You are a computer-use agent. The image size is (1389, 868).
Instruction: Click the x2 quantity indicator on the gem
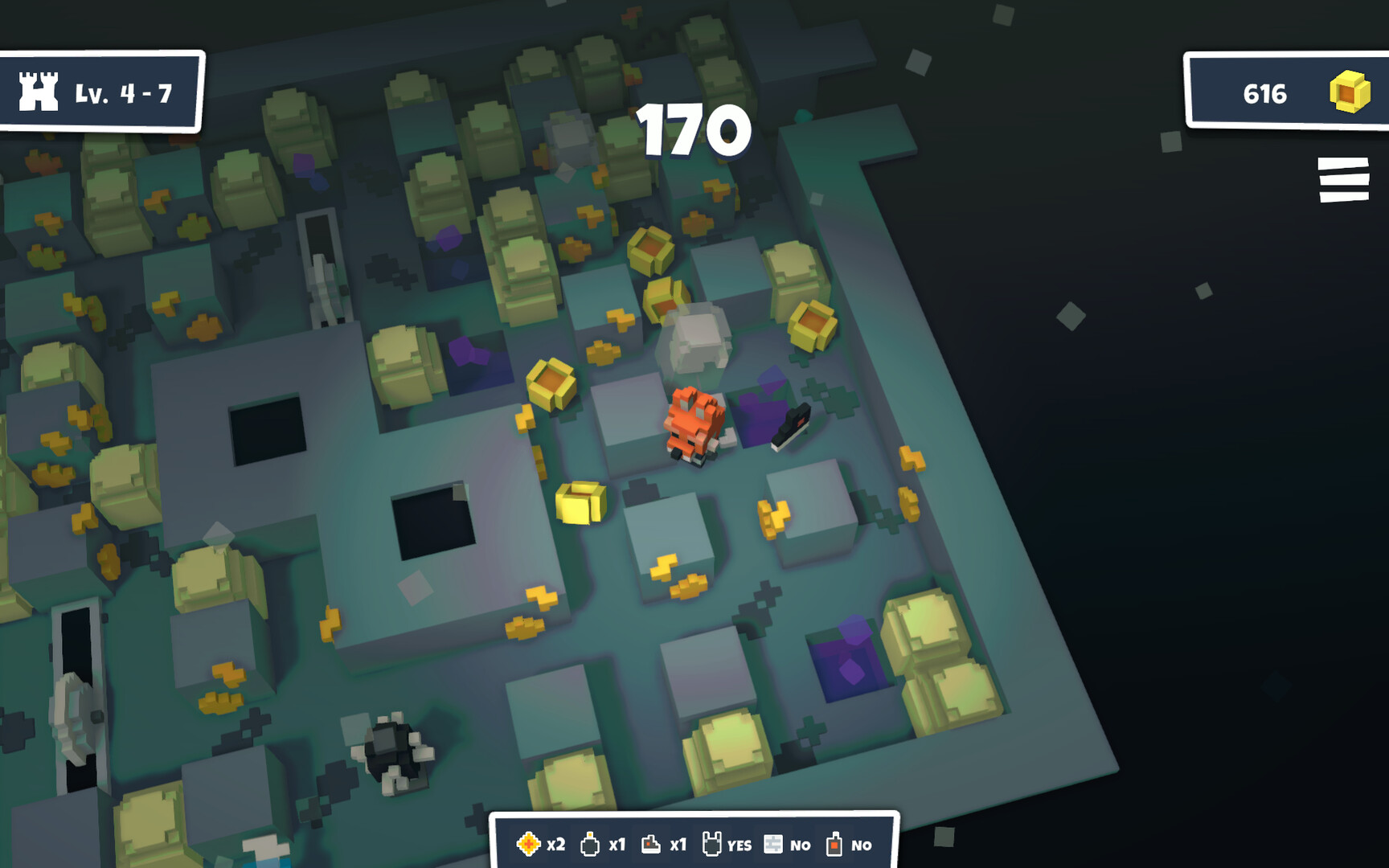(x=555, y=845)
